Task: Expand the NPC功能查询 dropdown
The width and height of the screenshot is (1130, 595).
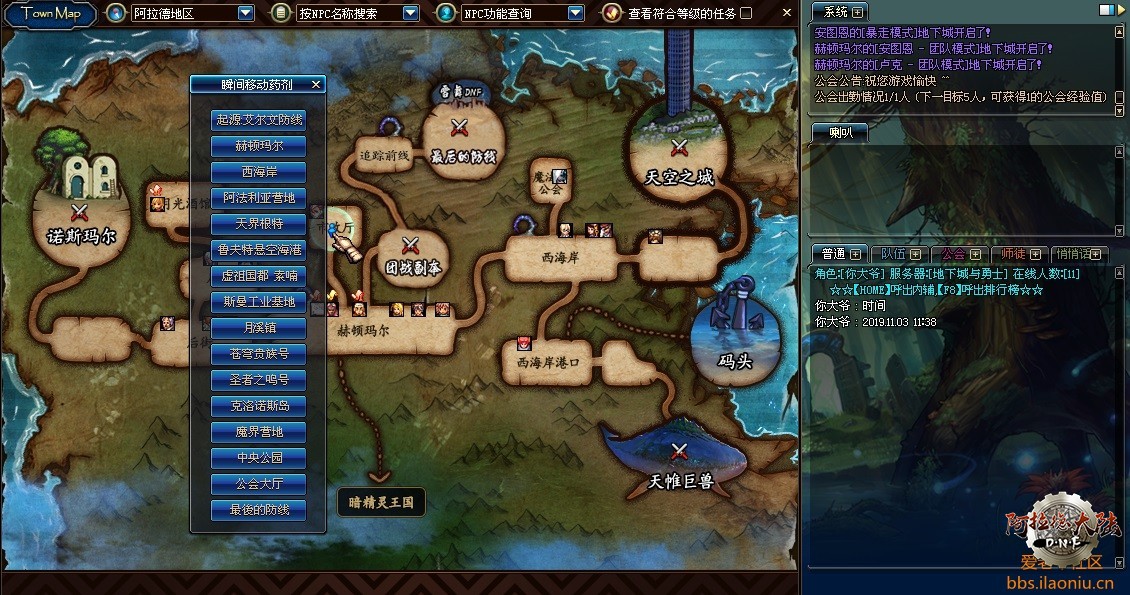Action: point(575,13)
